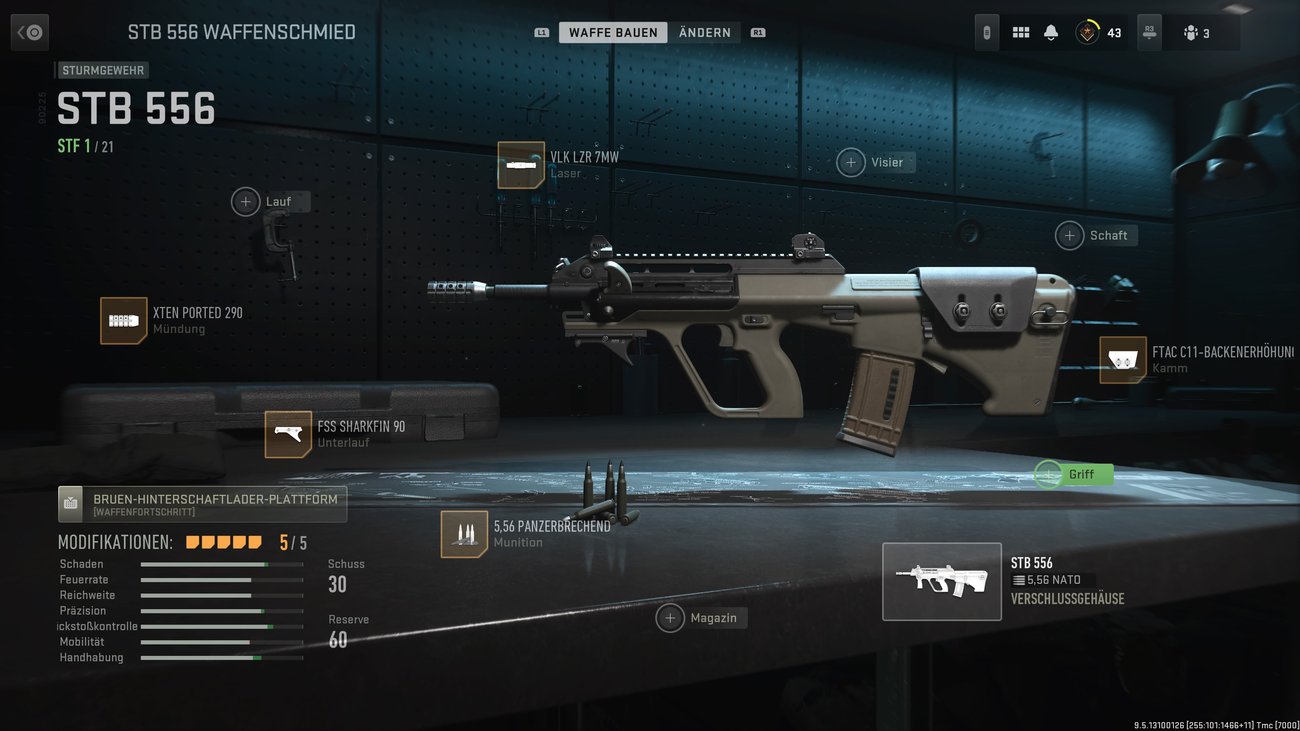Viewport: 1300px width, 731px height.
Task: Select the XTEN Ported 290 muzzle slot
Action: tap(124, 320)
